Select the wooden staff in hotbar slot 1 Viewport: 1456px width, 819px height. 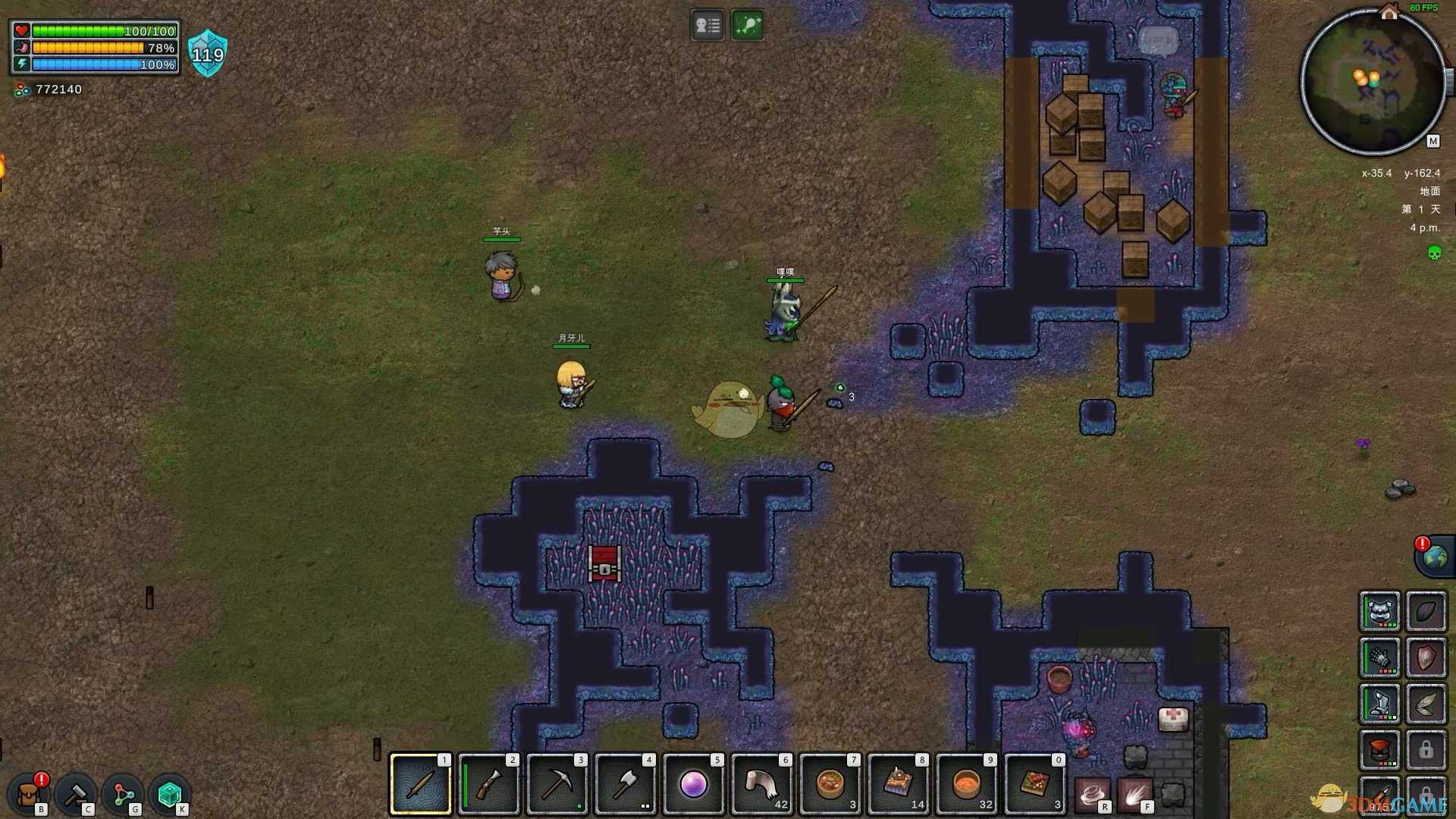(x=421, y=784)
